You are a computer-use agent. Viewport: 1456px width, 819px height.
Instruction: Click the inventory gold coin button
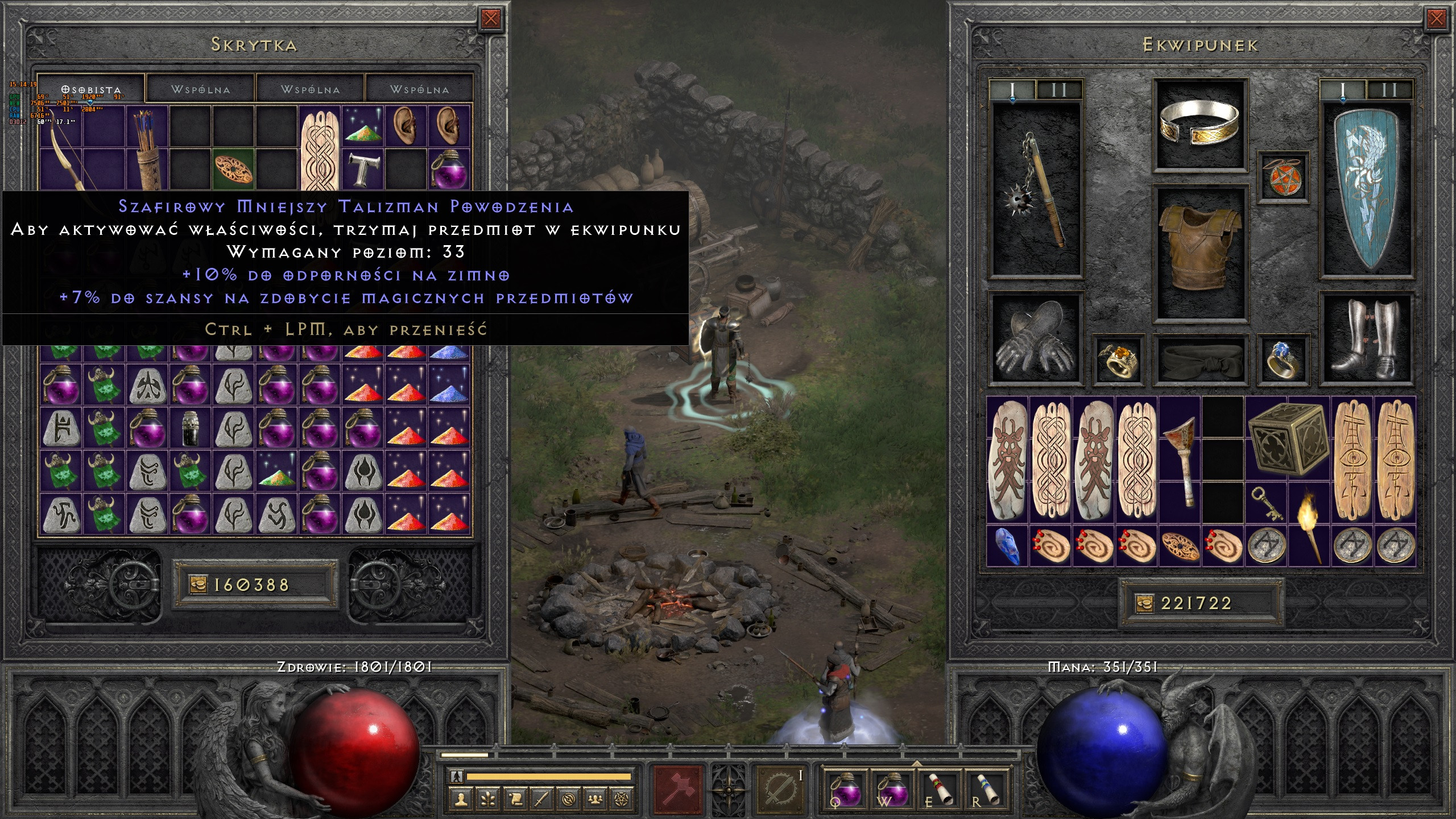tap(1144, 603)
